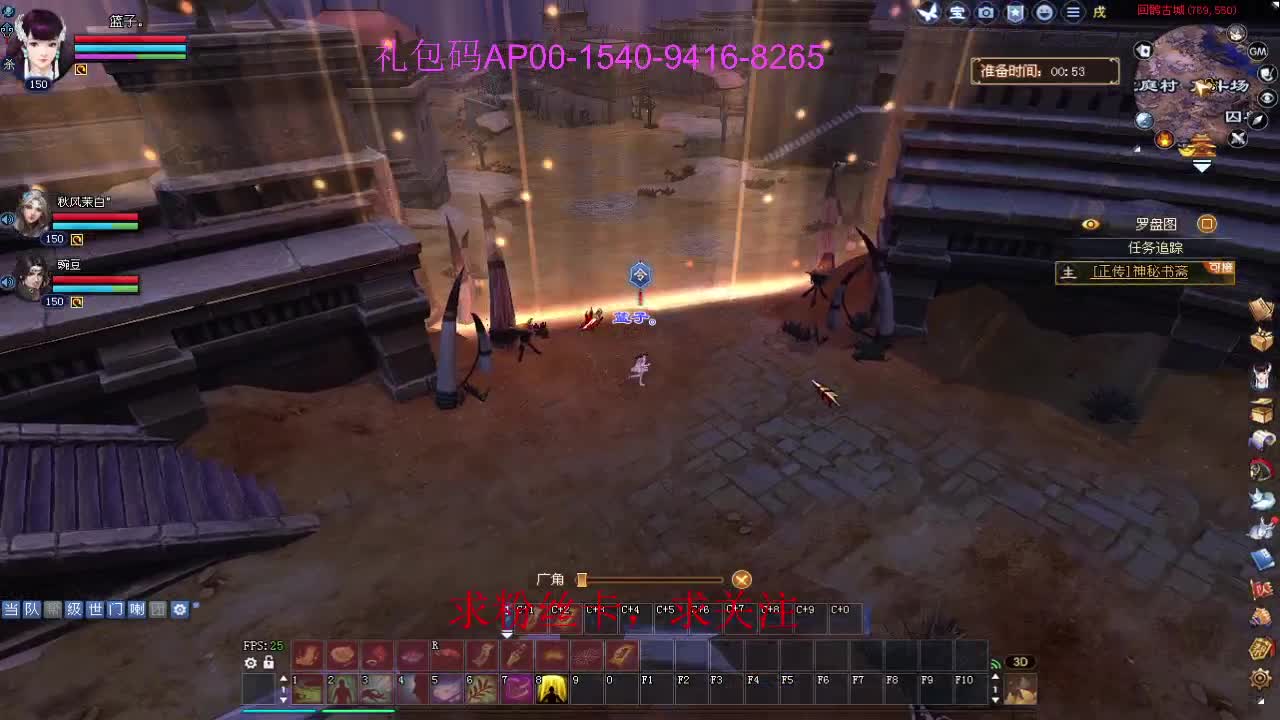Switch to the 队 team chat tab
Viewport: 1280px width, 720px height.
(x=33, y=609)
